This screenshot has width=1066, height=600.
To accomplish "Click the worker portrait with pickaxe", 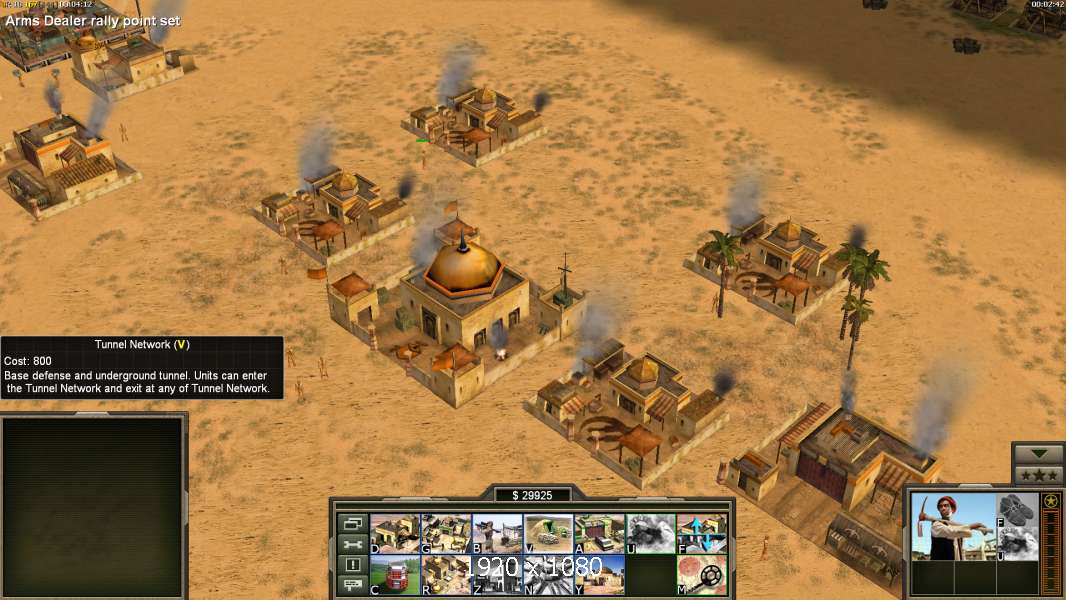I will click(x=951, y=526).
